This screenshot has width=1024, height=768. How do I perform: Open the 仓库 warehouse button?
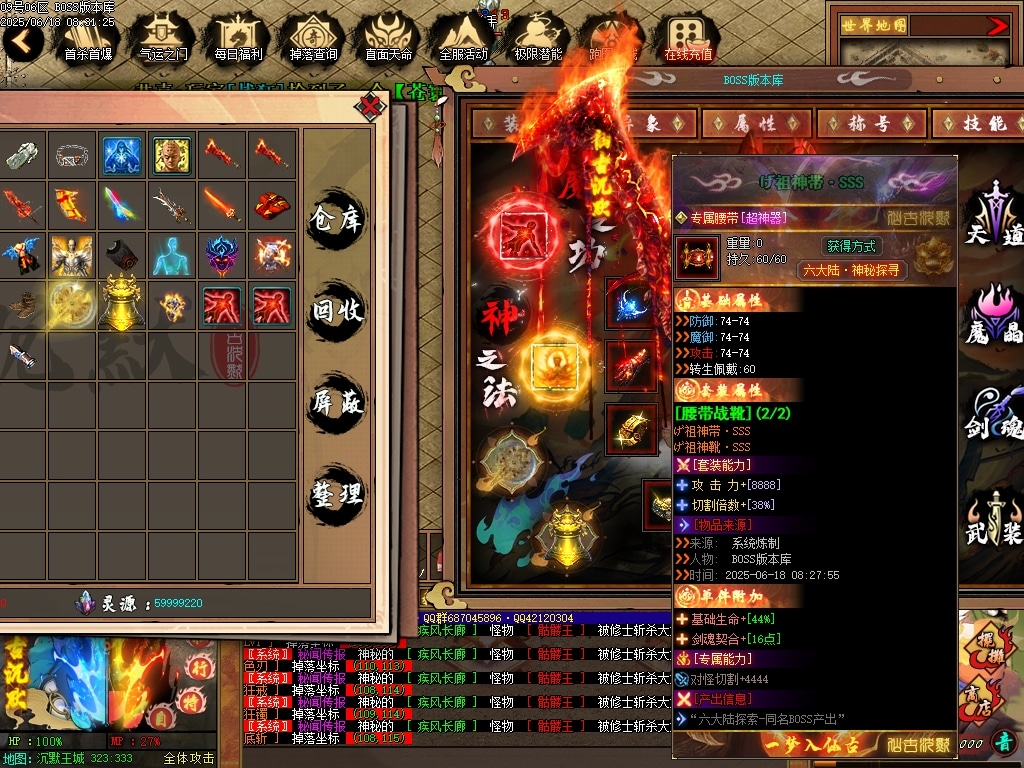336,218
